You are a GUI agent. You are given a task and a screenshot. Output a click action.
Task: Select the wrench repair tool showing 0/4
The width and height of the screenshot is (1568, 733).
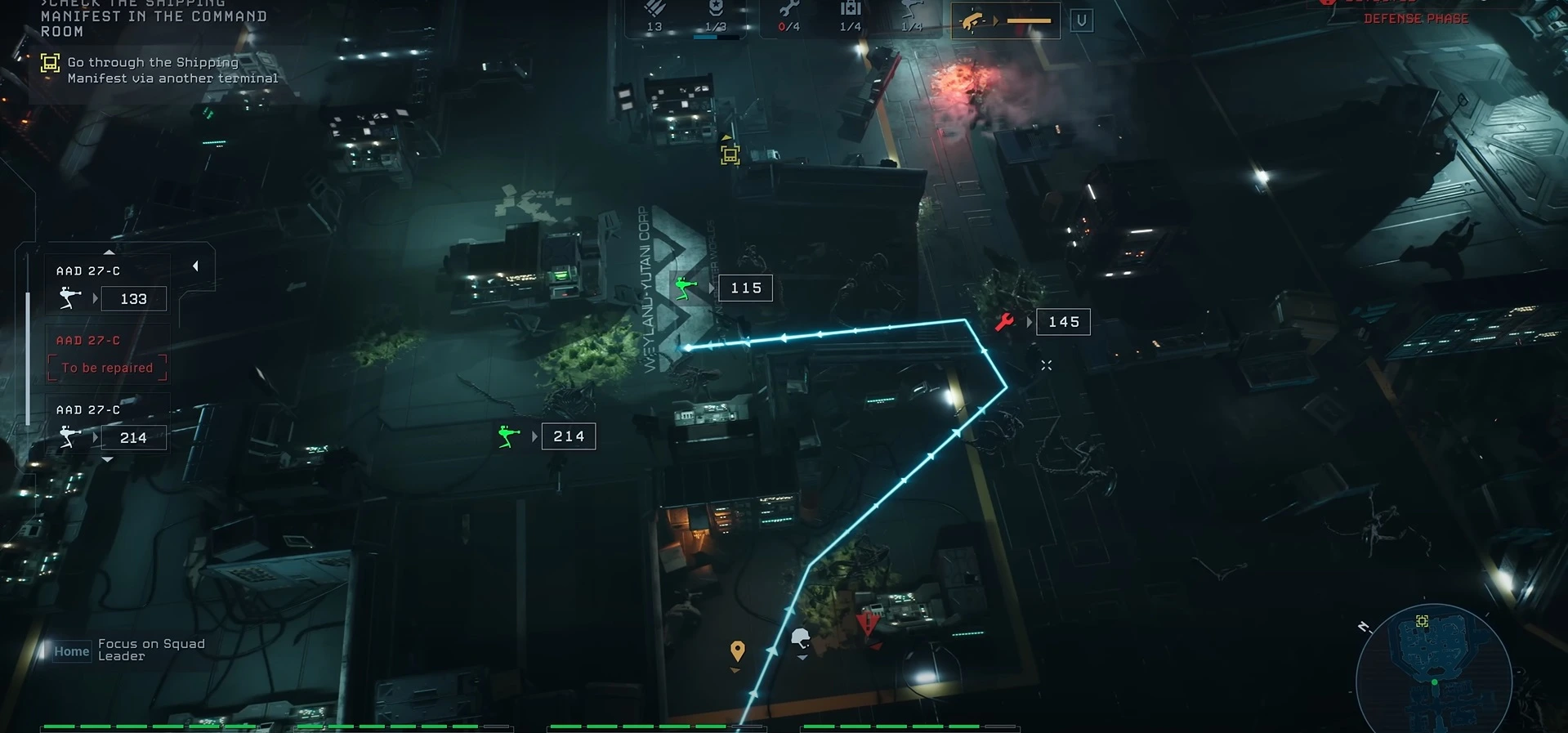[789, 12]
